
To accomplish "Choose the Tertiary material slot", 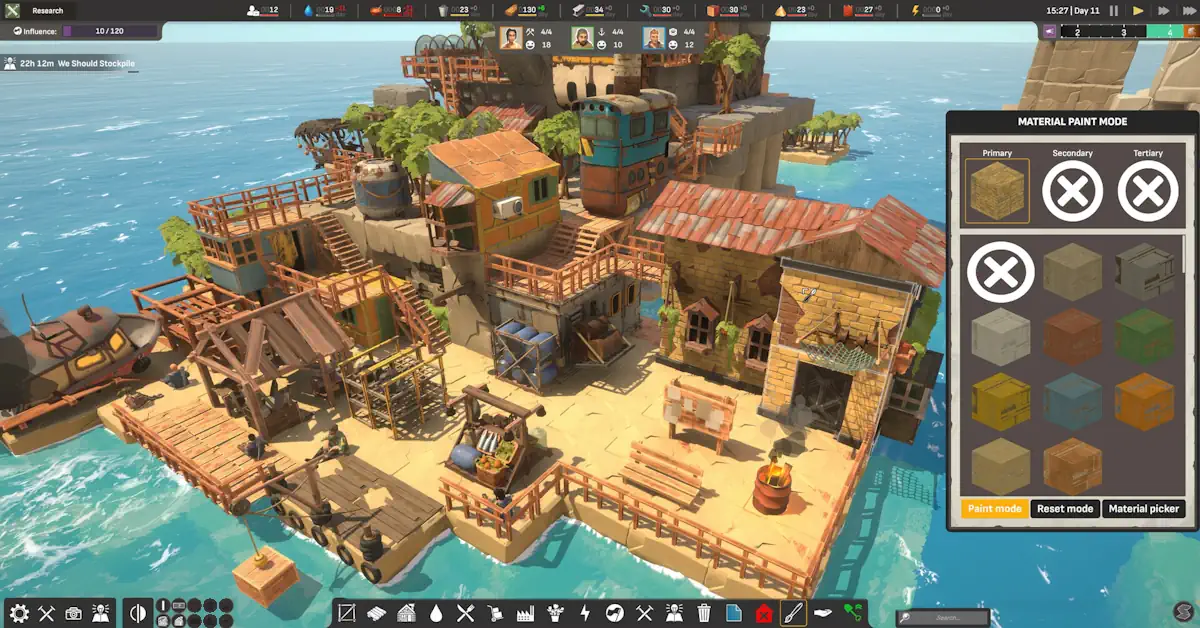I will point(1147,190).
